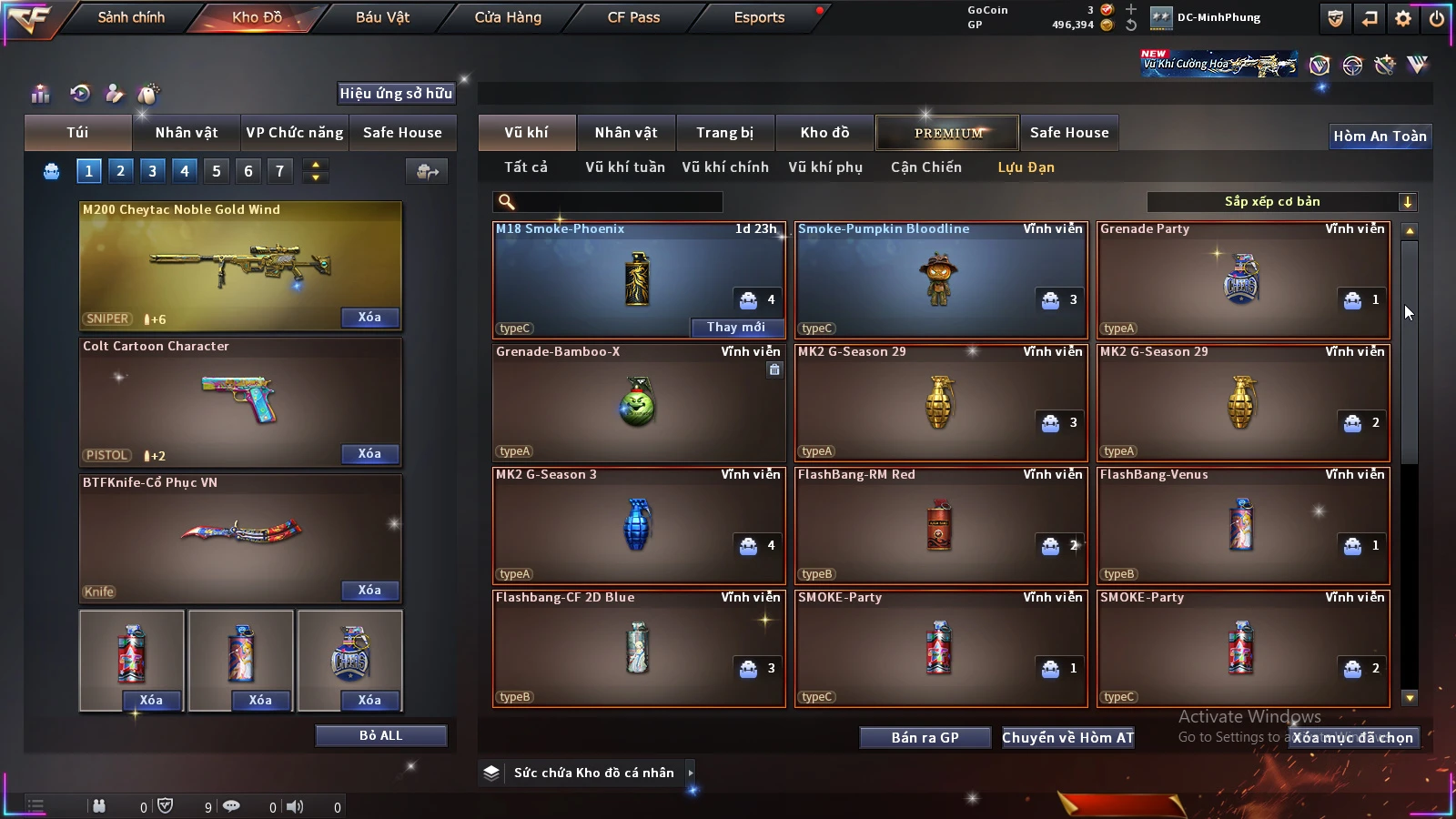Open settings with the gear icon
Image resolution: width=1456 pixels, height=819 pixels.
pyautogui.click(x=1403, y=18)
